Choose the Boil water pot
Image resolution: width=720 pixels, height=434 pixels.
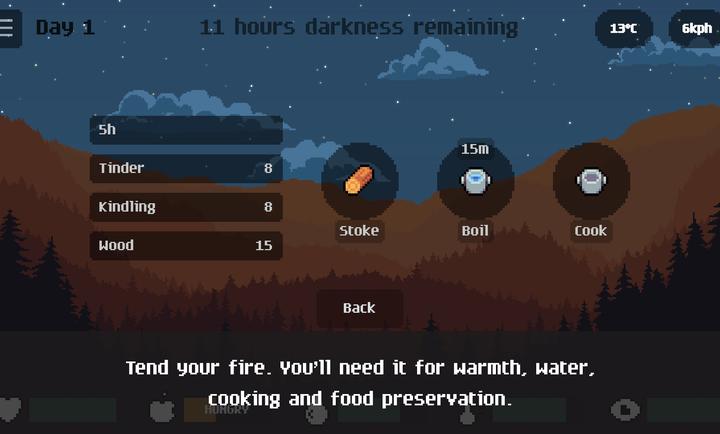point(475,182)
